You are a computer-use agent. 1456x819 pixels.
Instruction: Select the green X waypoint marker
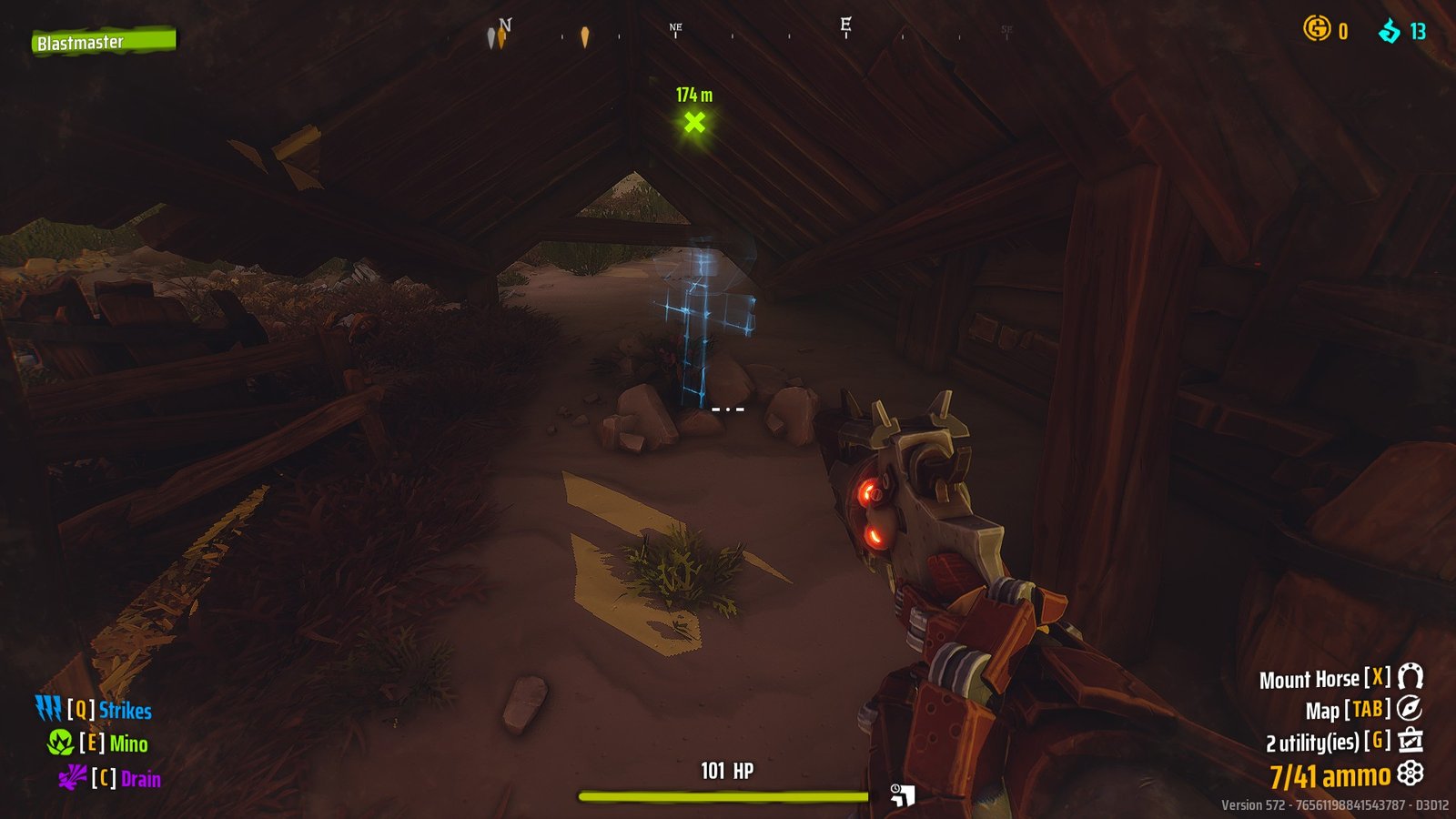pyautogui.click(x=693, y=120)
